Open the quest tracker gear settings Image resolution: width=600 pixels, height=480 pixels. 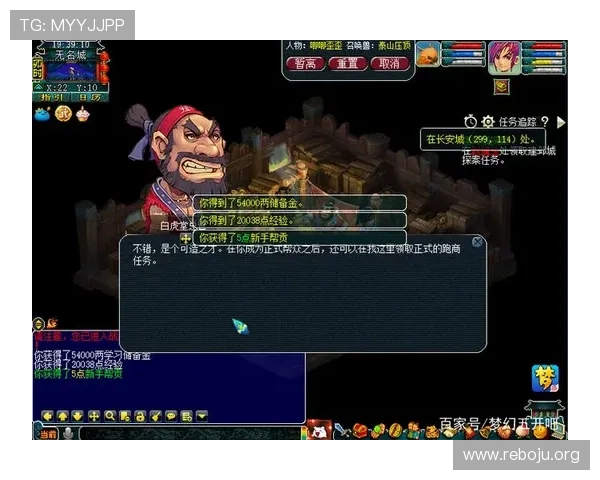[x=488, y=121]
